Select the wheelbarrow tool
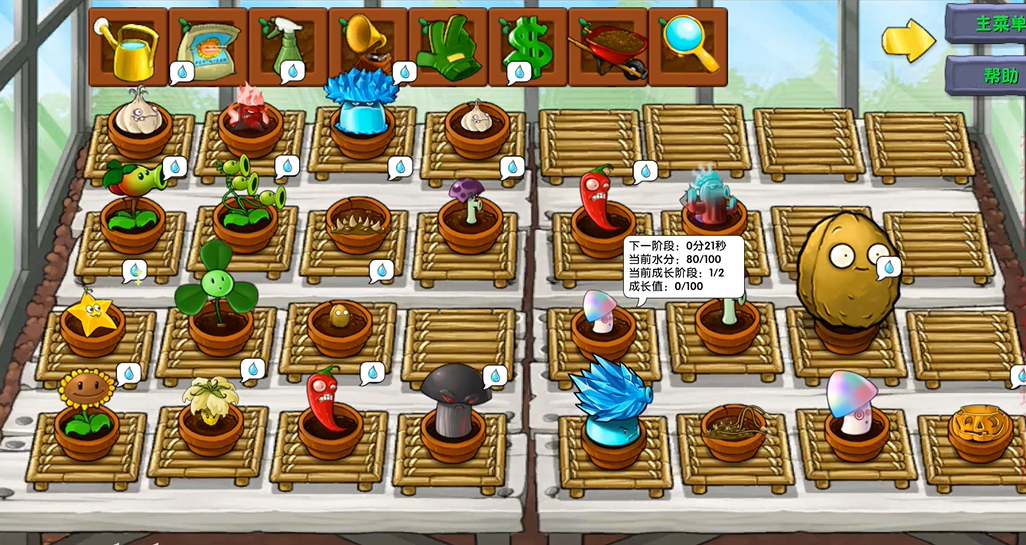Image resolution: width=1026 pixels, height=545 pixels. [607, 47]
